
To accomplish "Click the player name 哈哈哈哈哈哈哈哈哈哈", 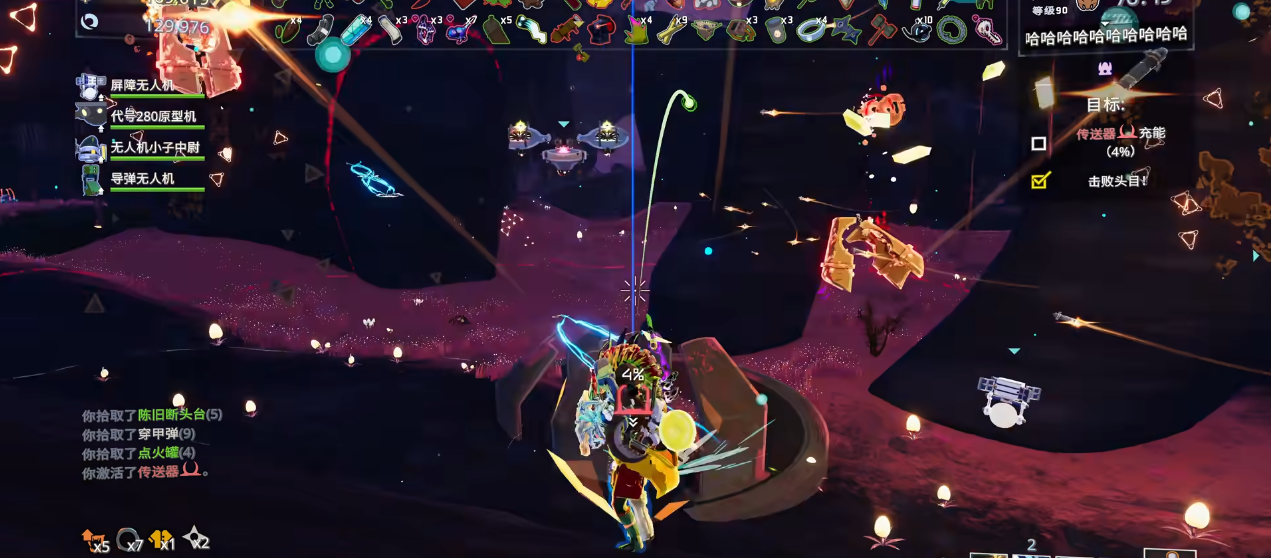I will [1106, 36].
